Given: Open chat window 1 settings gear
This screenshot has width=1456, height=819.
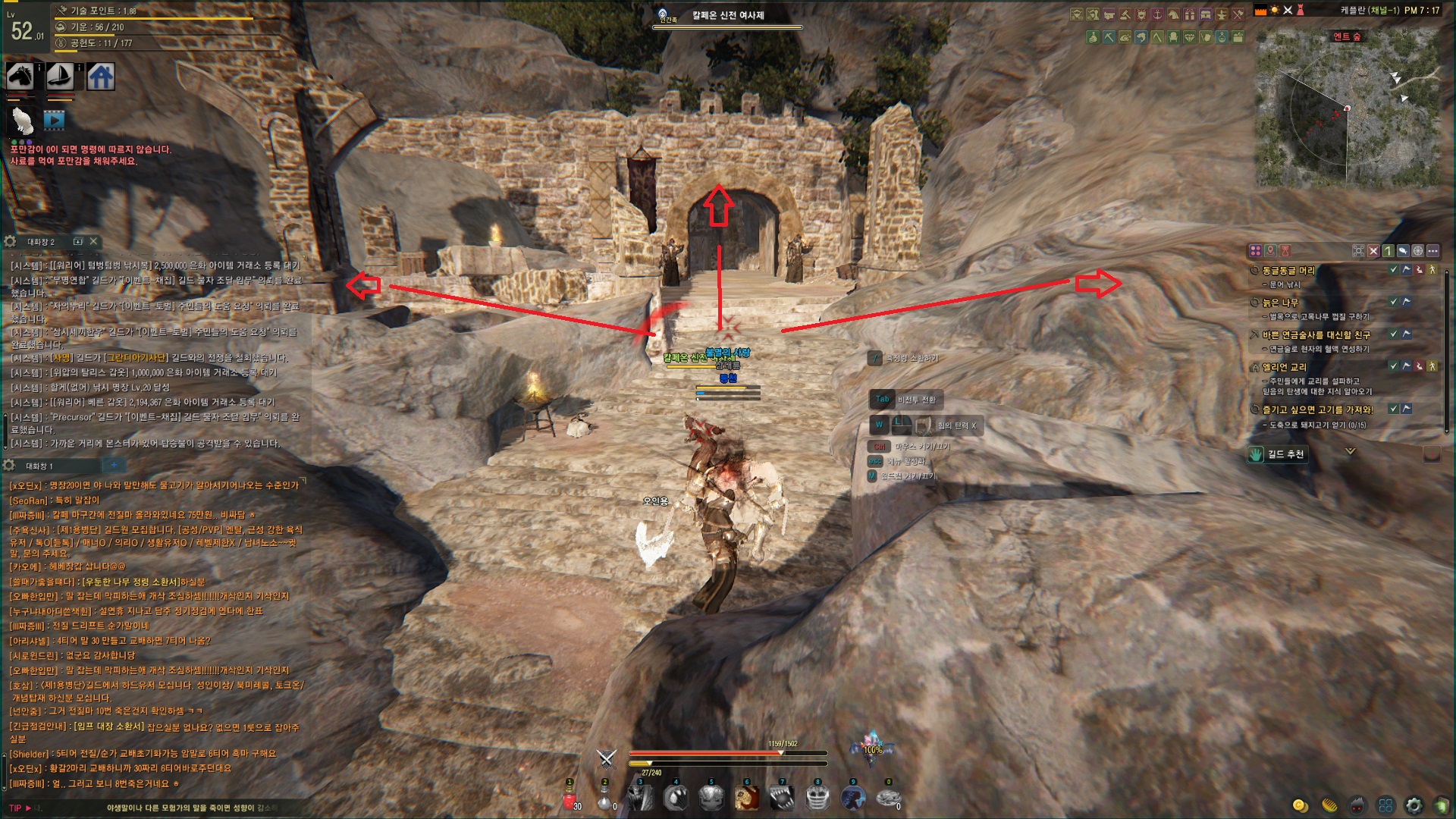Looking at the screenshot, I should pos(10,465).
